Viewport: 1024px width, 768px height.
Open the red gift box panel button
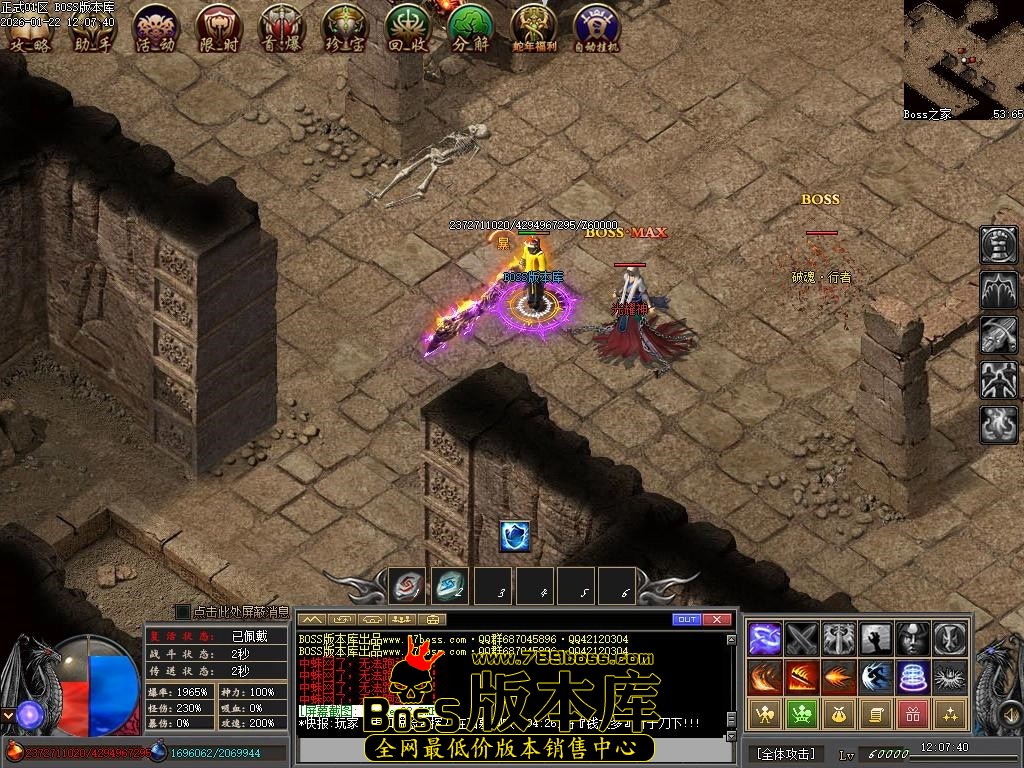pos(912,713)
